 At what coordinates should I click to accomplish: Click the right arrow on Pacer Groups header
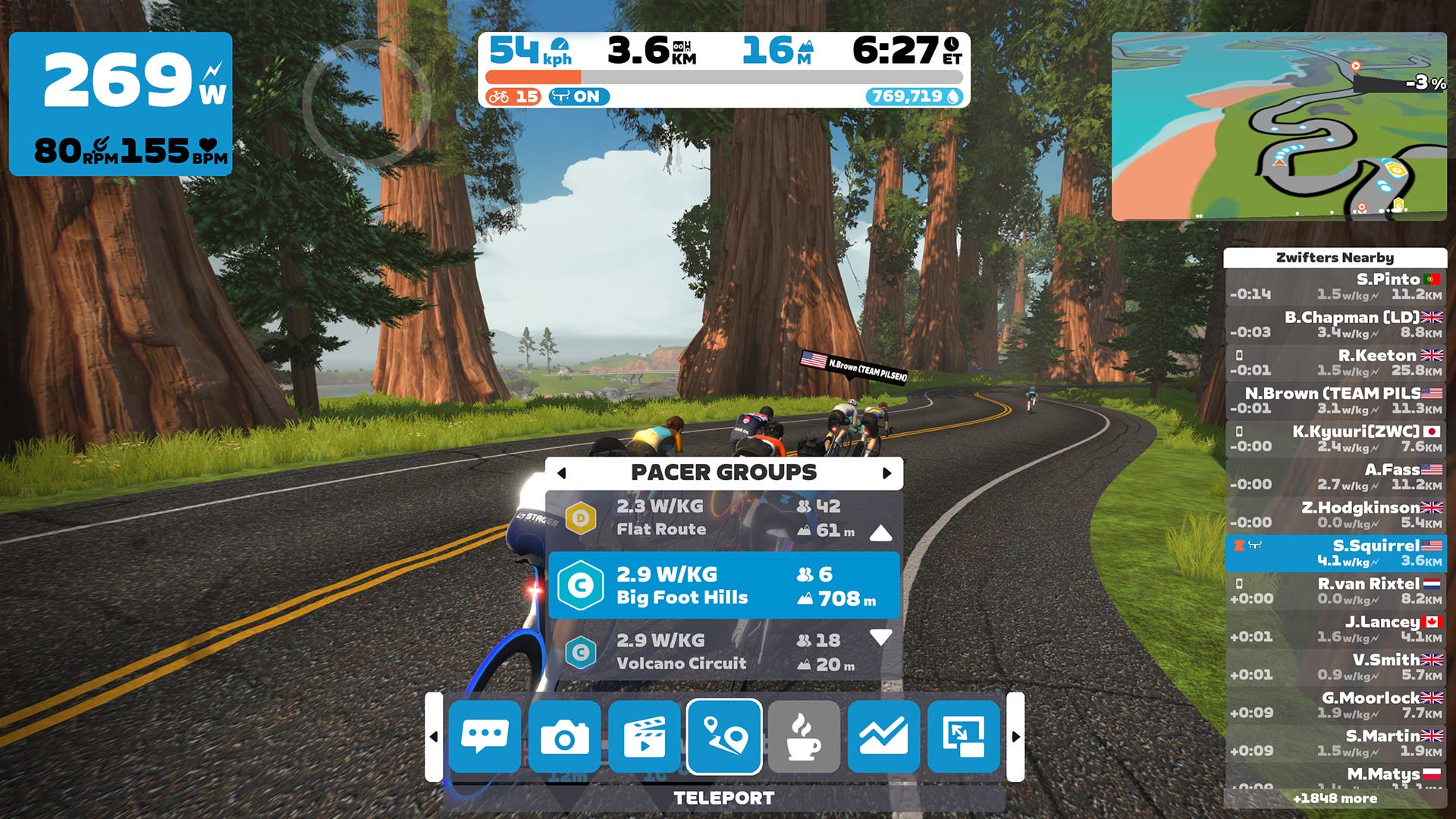tap(886, 472)
